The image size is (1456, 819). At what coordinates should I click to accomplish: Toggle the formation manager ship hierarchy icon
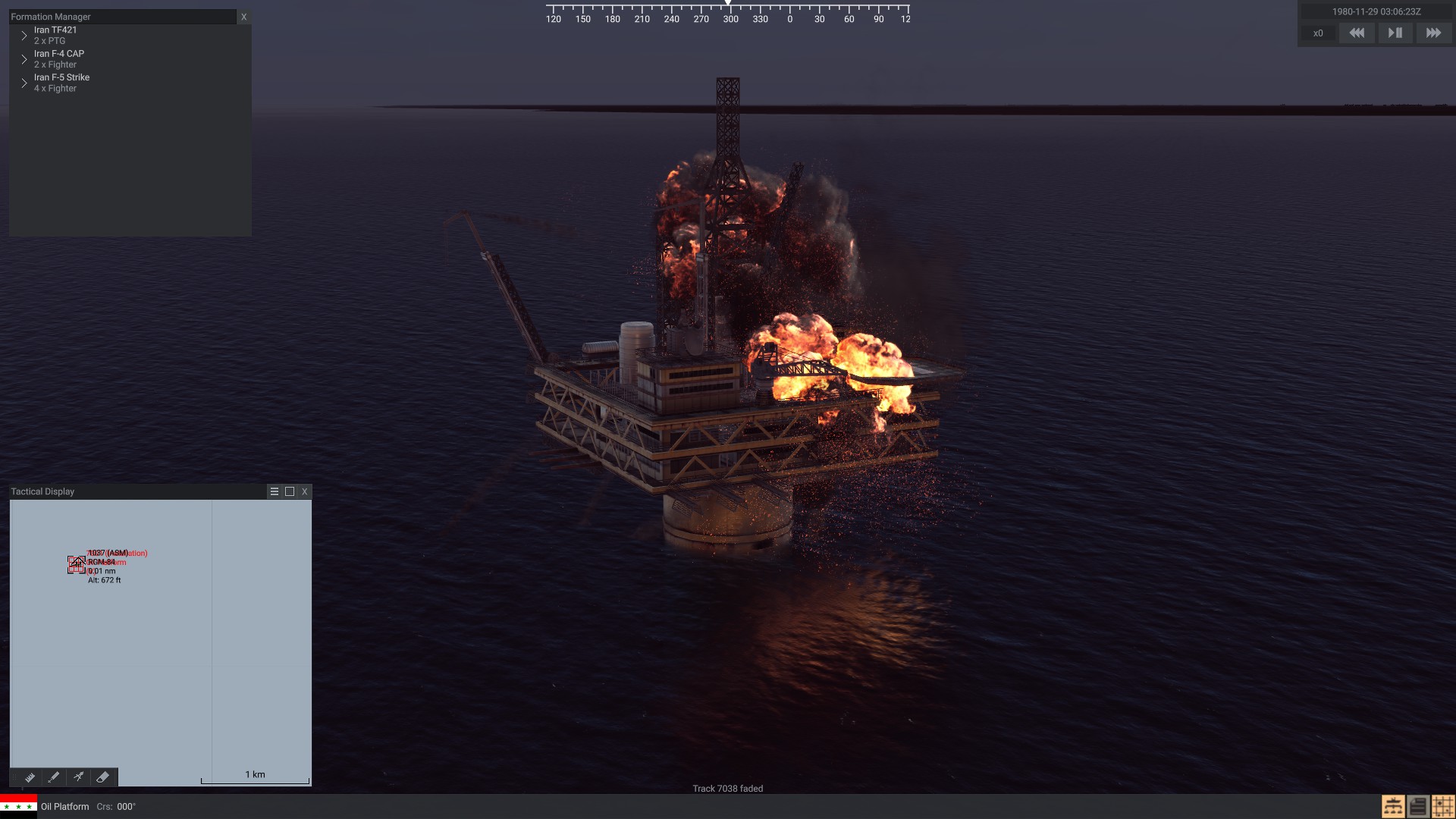click(1393, 806)
